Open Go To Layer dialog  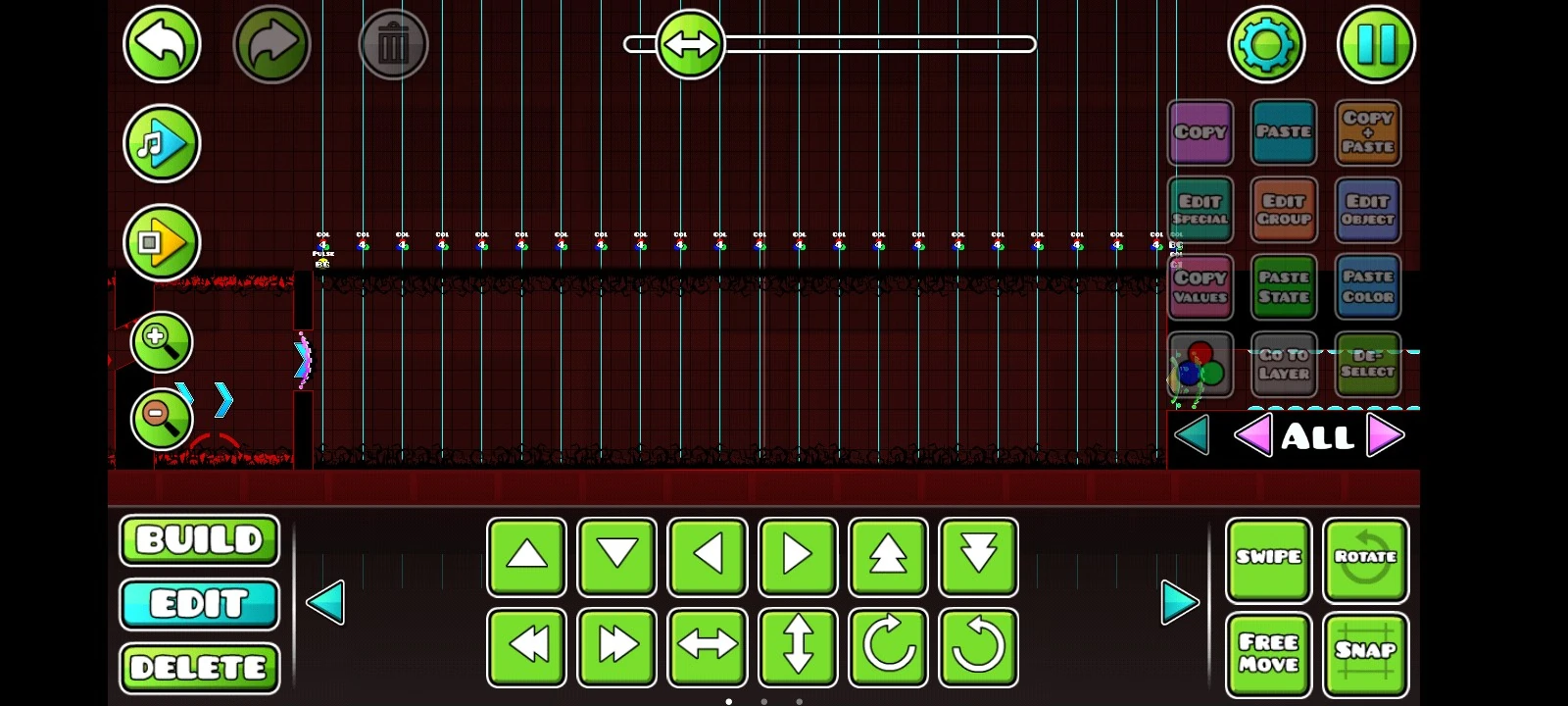point(1284,365)
